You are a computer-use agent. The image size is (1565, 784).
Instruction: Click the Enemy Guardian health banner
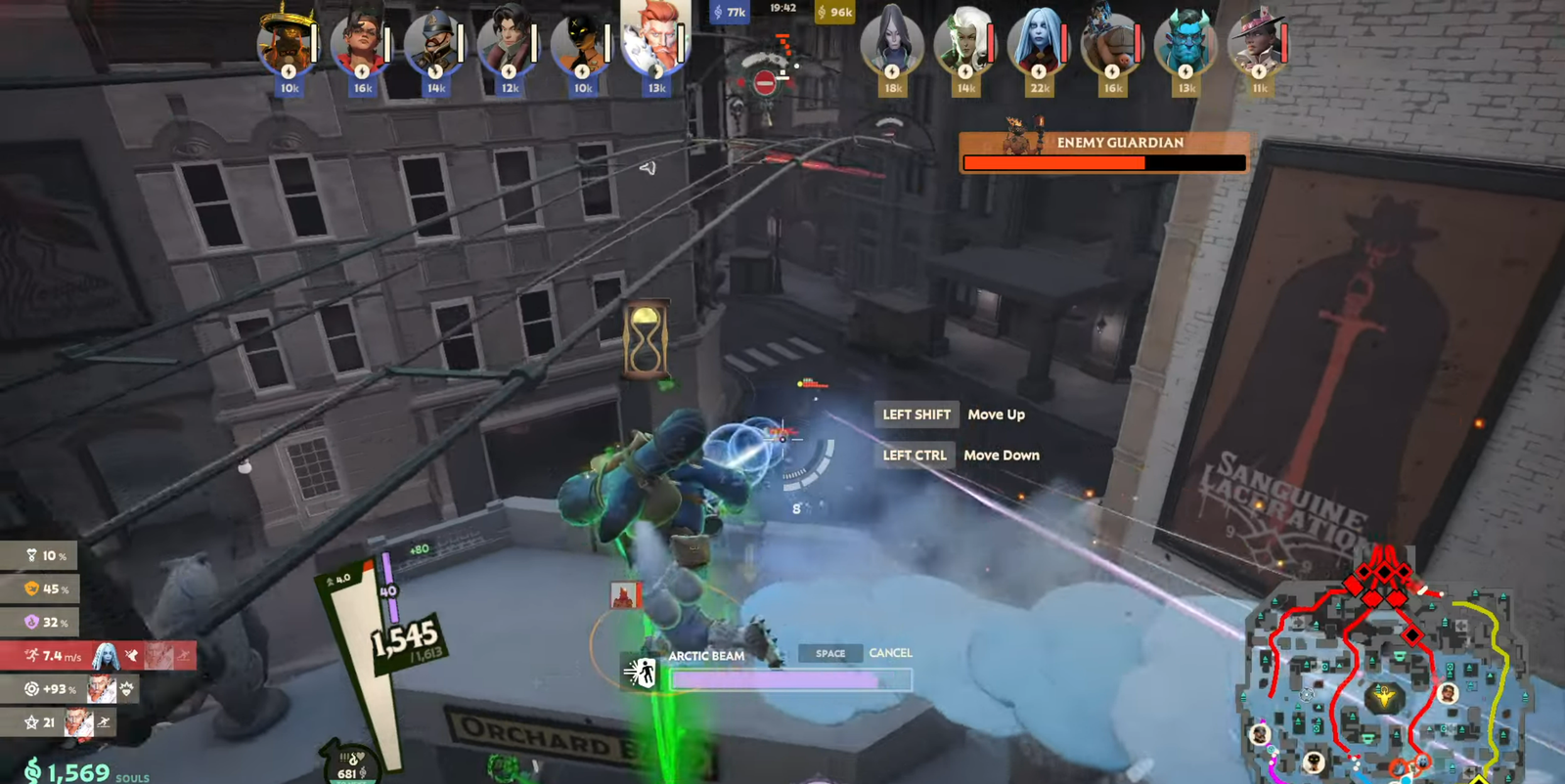(x=1103, y=152)
